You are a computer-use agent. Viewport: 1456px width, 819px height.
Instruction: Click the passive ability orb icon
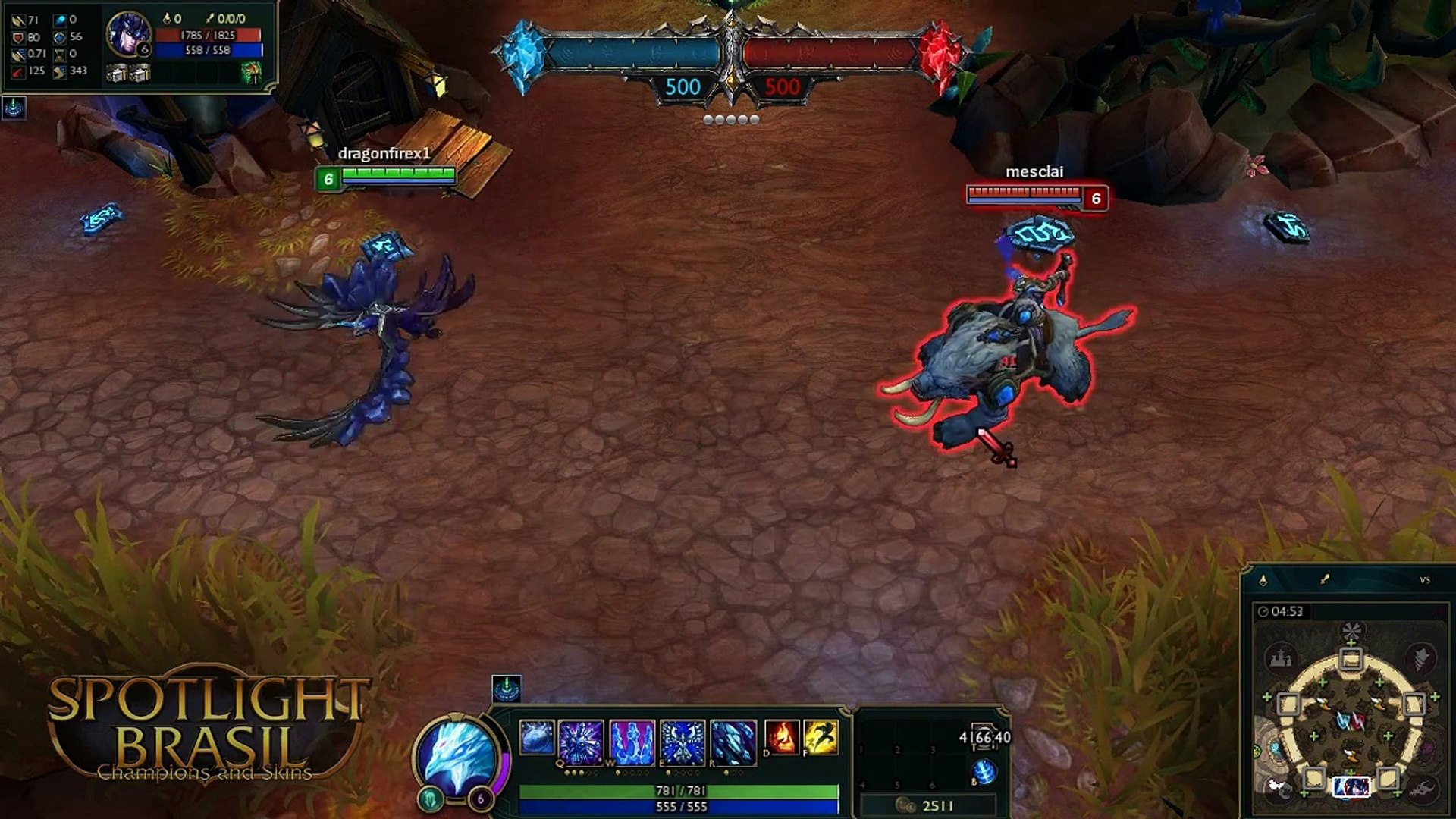click(x=535, y=737)
